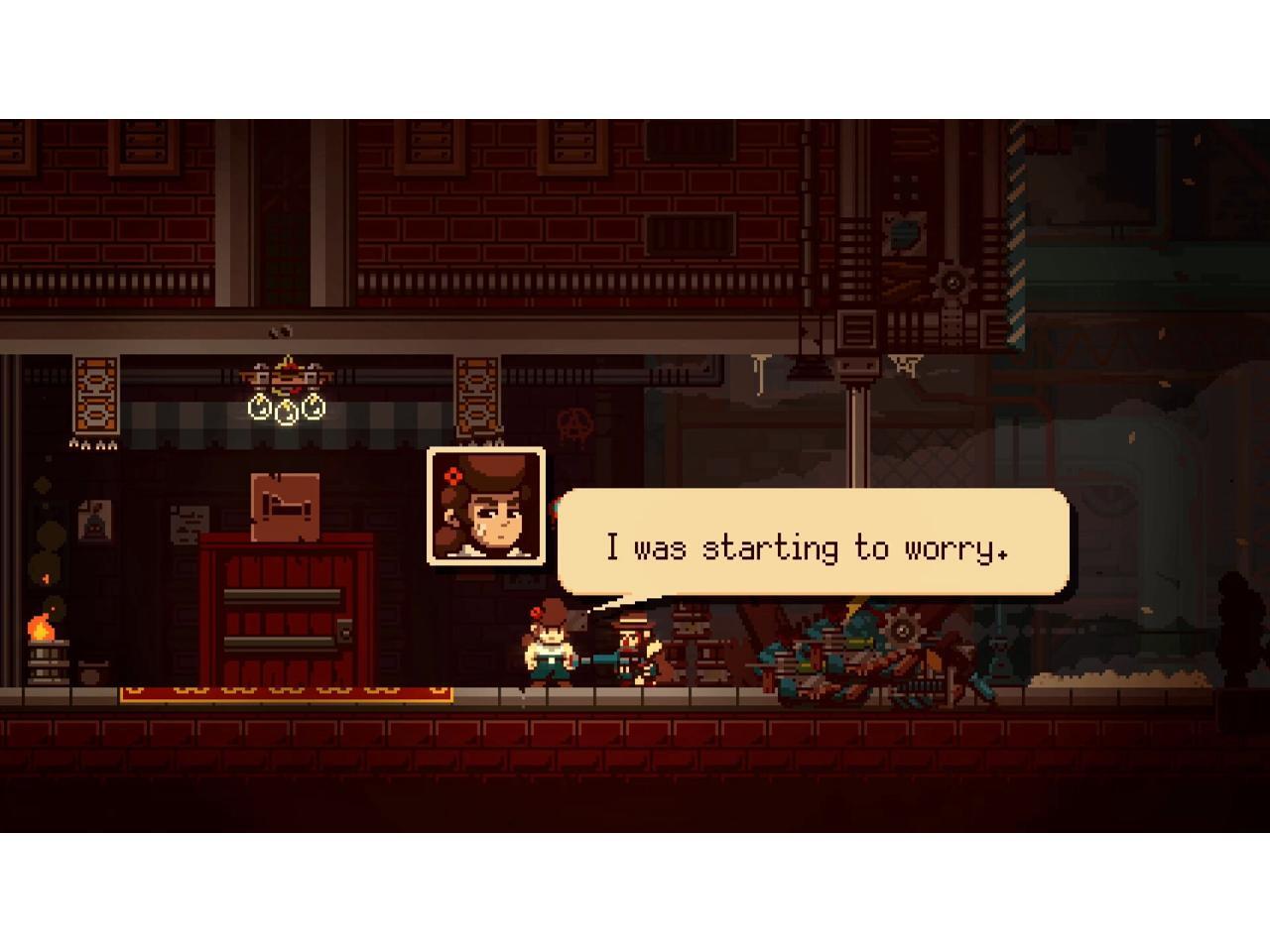Advance the "I was starting to worry" dialogue bubble
This screenshot has width=1270, height=952.
813,543
